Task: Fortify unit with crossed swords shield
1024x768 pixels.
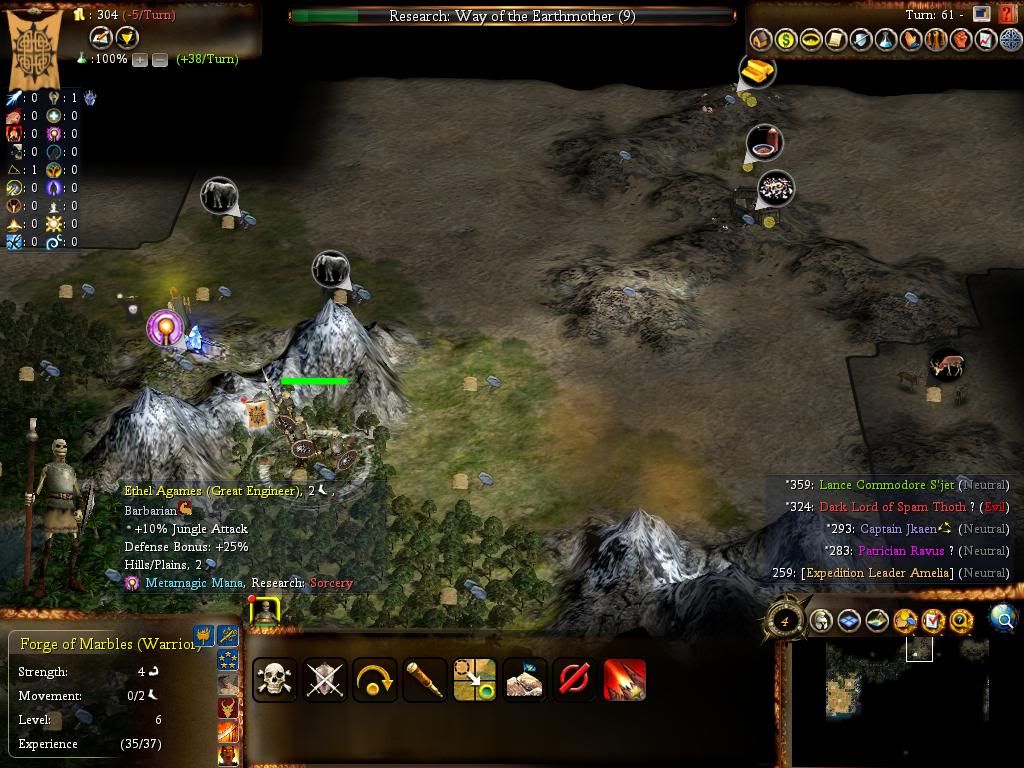Action: click(324, 680)
